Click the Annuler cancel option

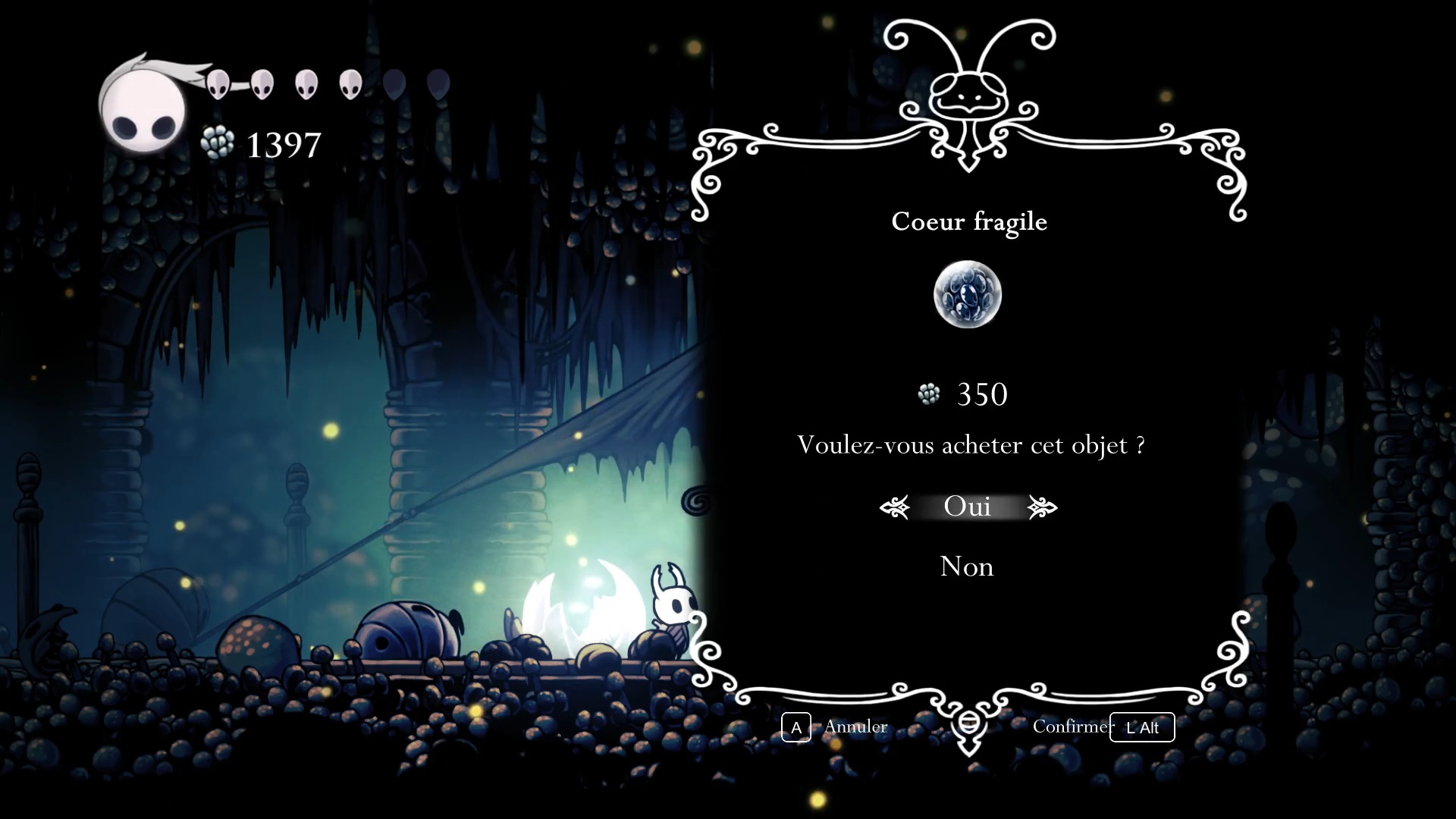[855, 726]
